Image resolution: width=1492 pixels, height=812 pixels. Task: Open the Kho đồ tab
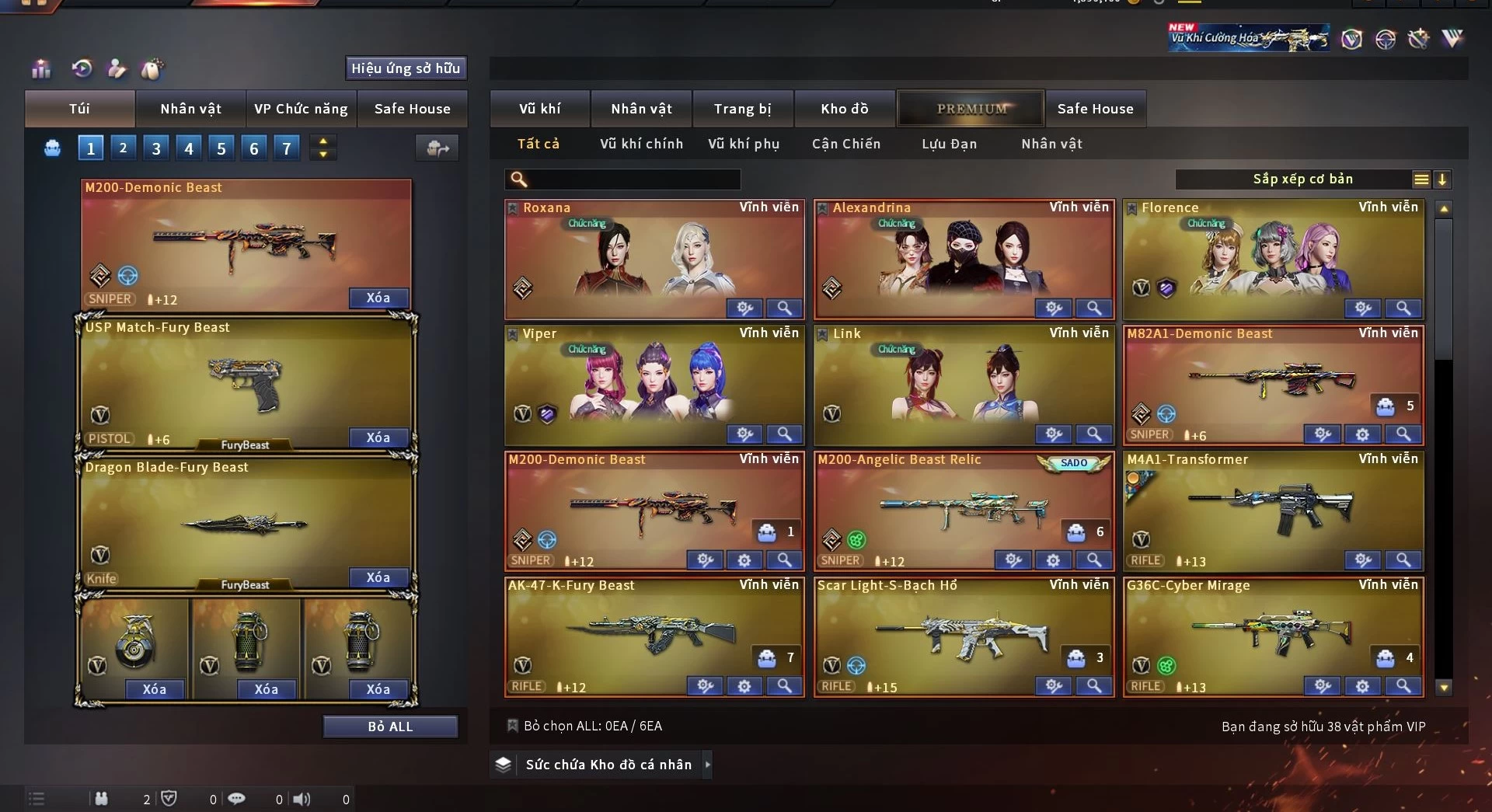844,109
